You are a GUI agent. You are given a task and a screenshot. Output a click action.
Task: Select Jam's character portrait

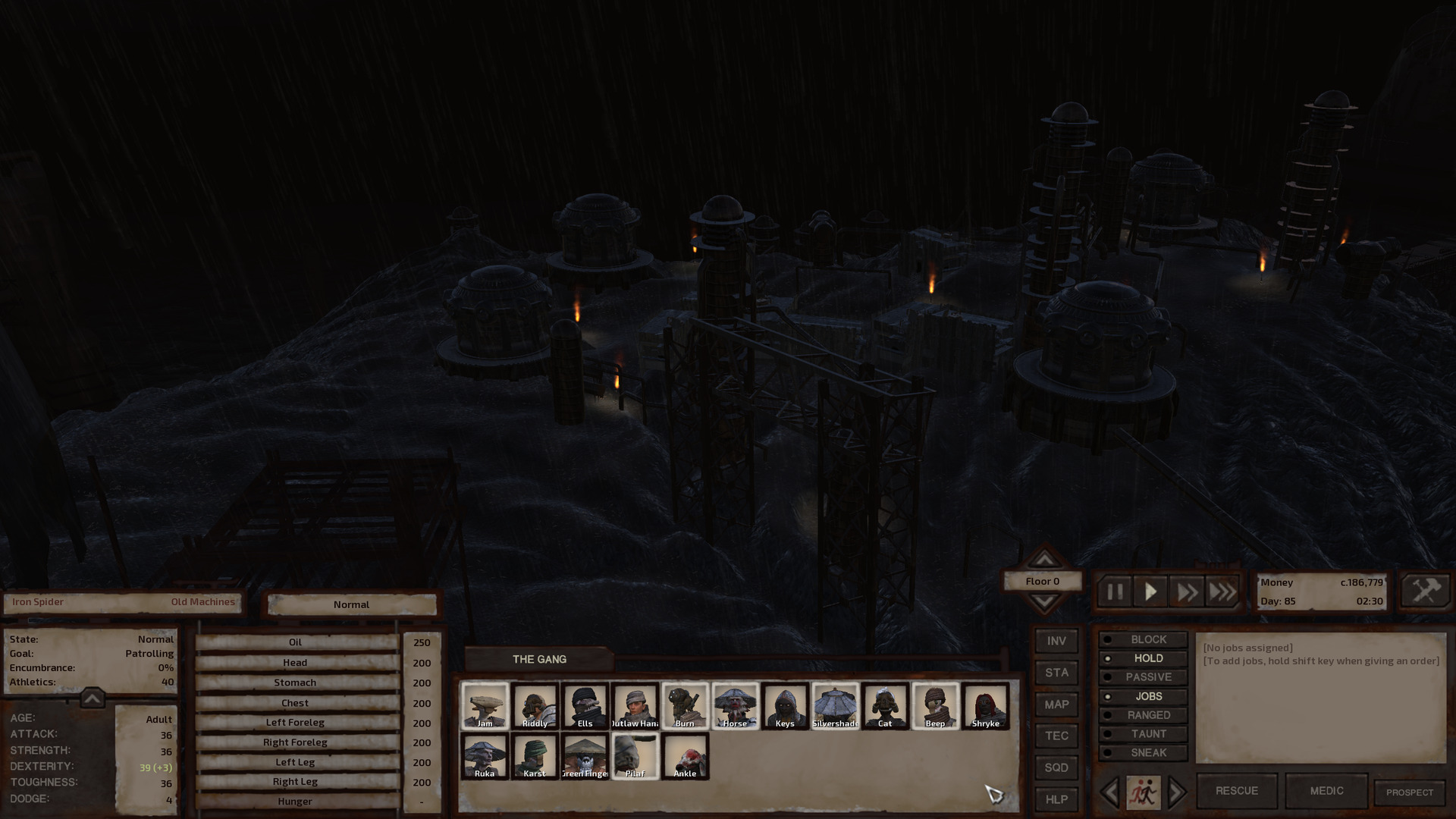[x=485, y=705]
